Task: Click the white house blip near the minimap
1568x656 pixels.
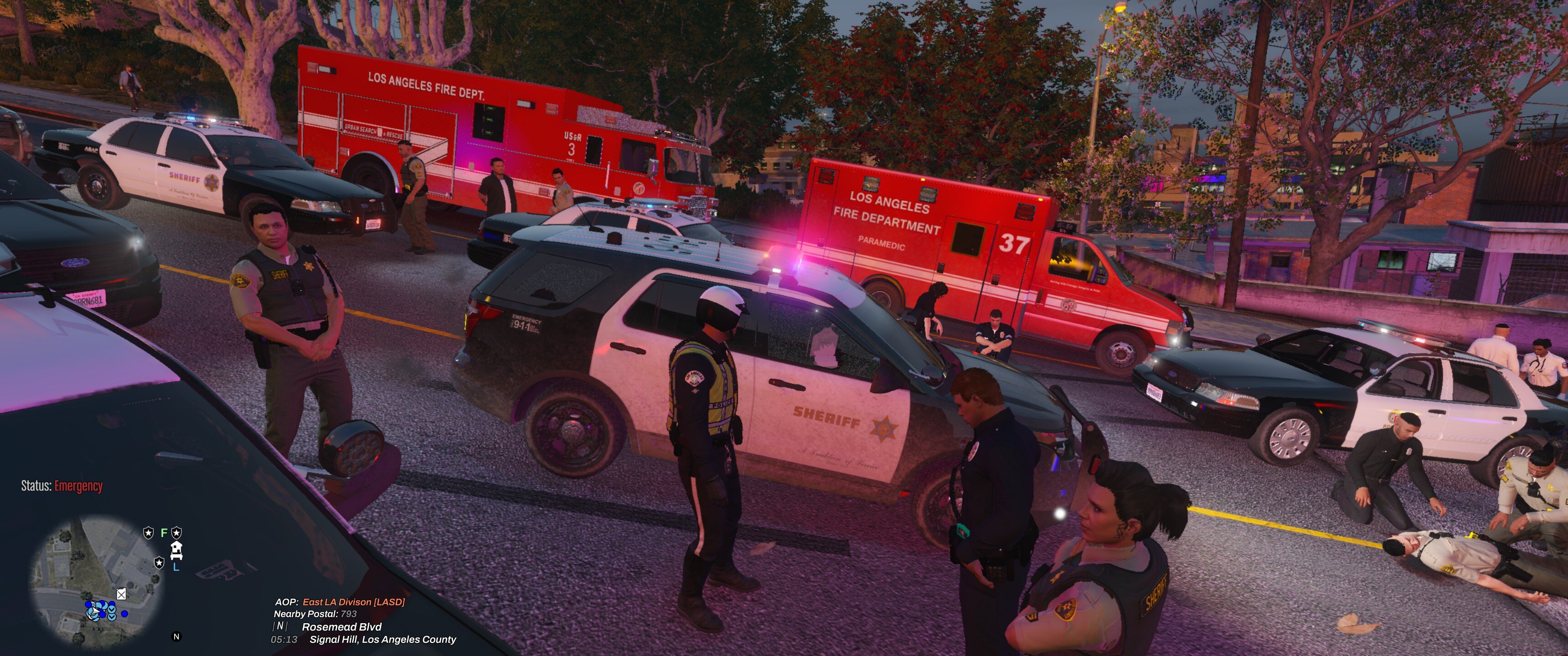Action: pos(177,549)
